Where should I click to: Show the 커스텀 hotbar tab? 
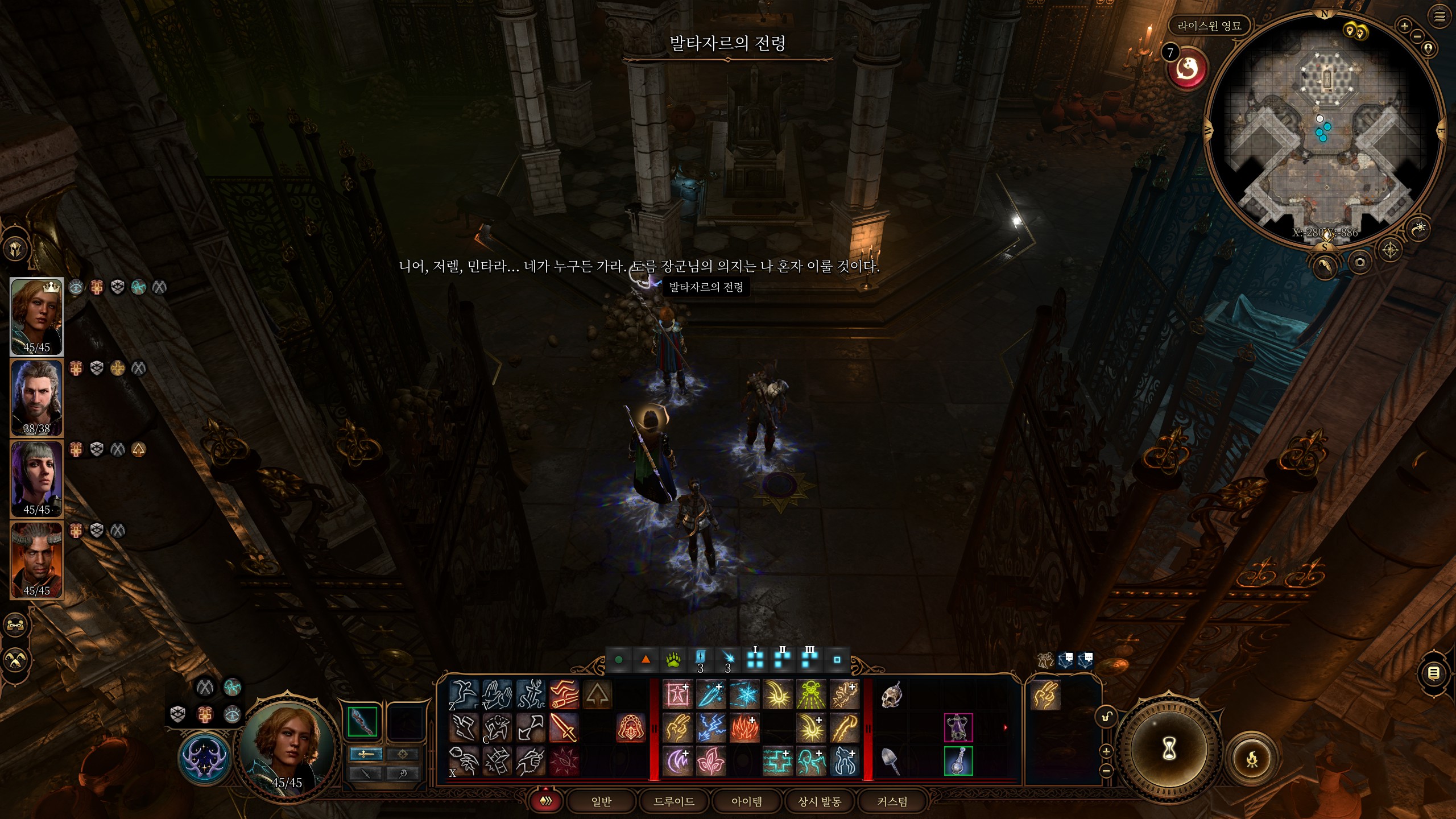[x=892, y=801]
